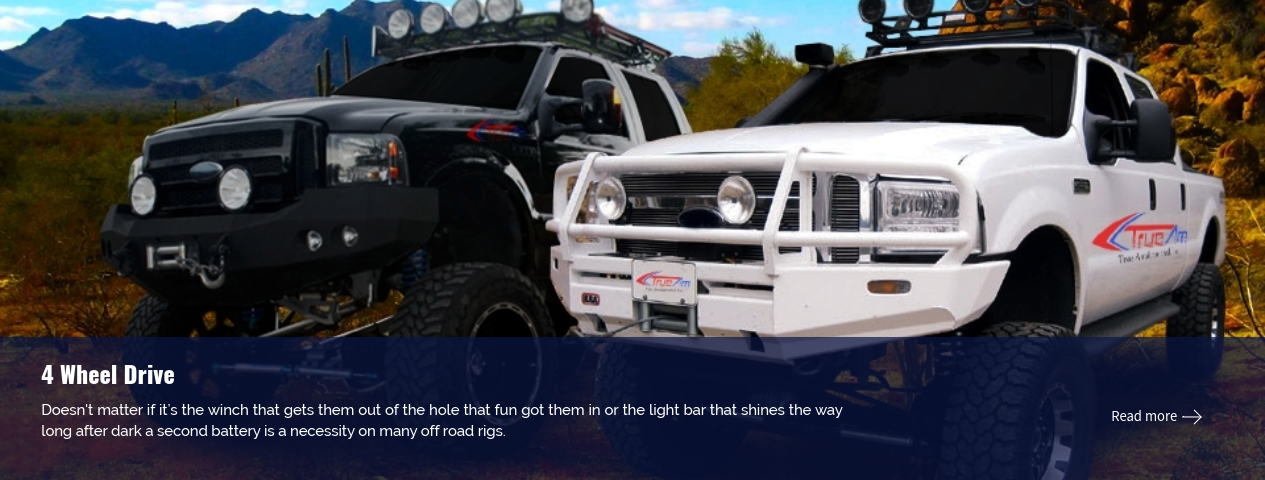Click the 4 Wheel Drive heading
Screen dimensions: 1265x480
(x=108, y=375)
